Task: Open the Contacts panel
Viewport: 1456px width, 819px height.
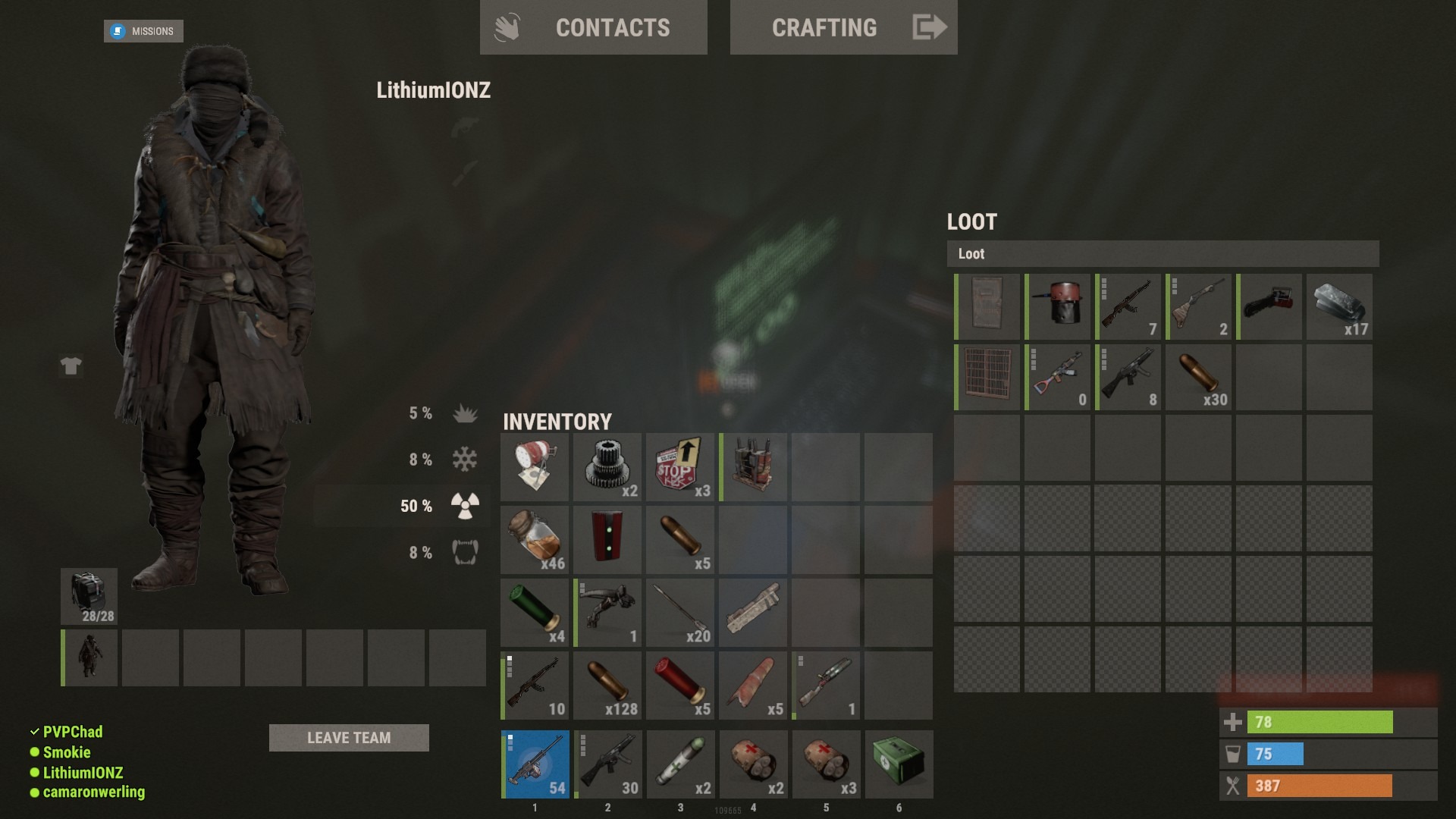Action: click(593, 27)
